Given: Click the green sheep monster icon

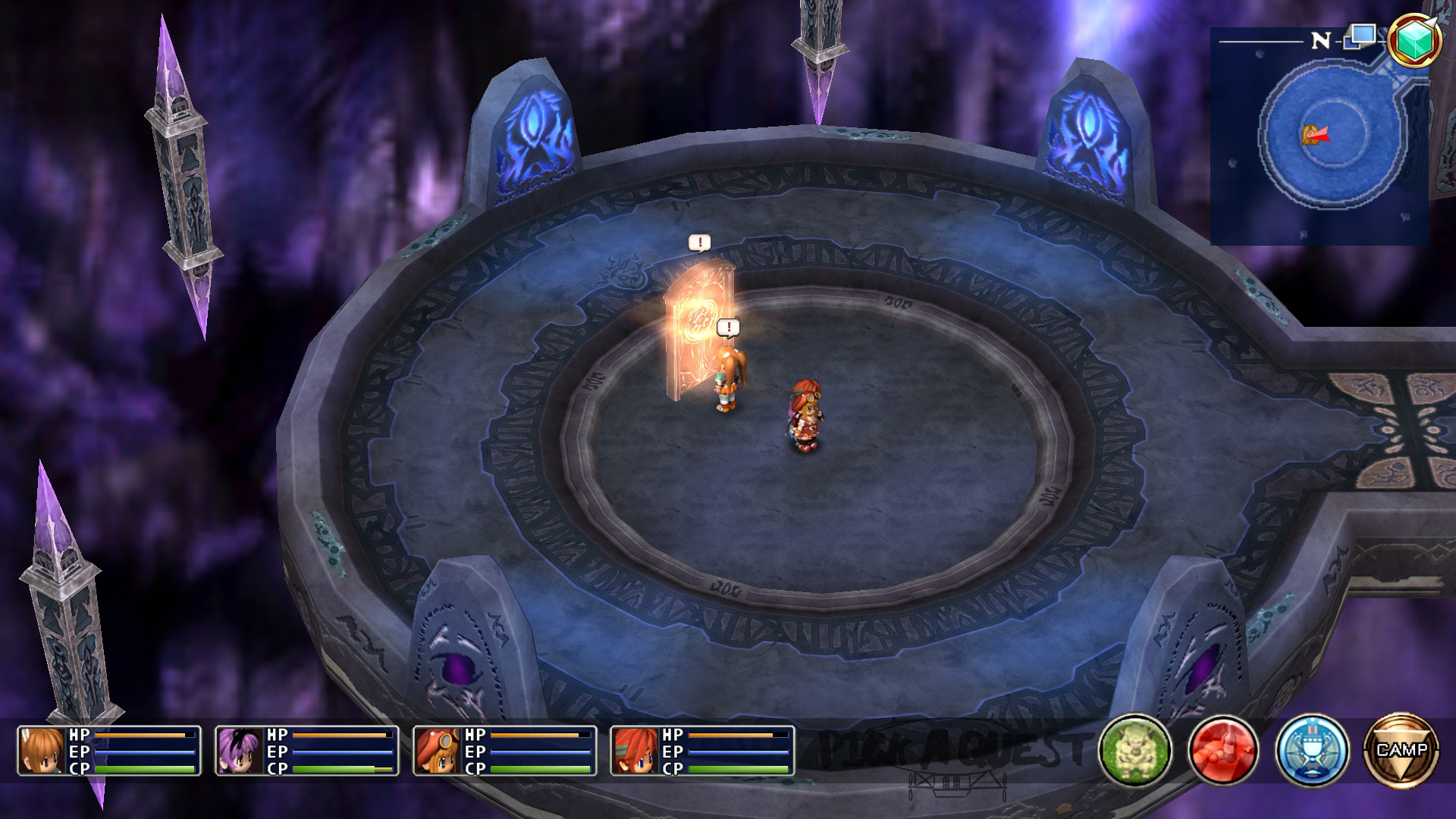Looking at the screenshot, I should pos(1135,750).
